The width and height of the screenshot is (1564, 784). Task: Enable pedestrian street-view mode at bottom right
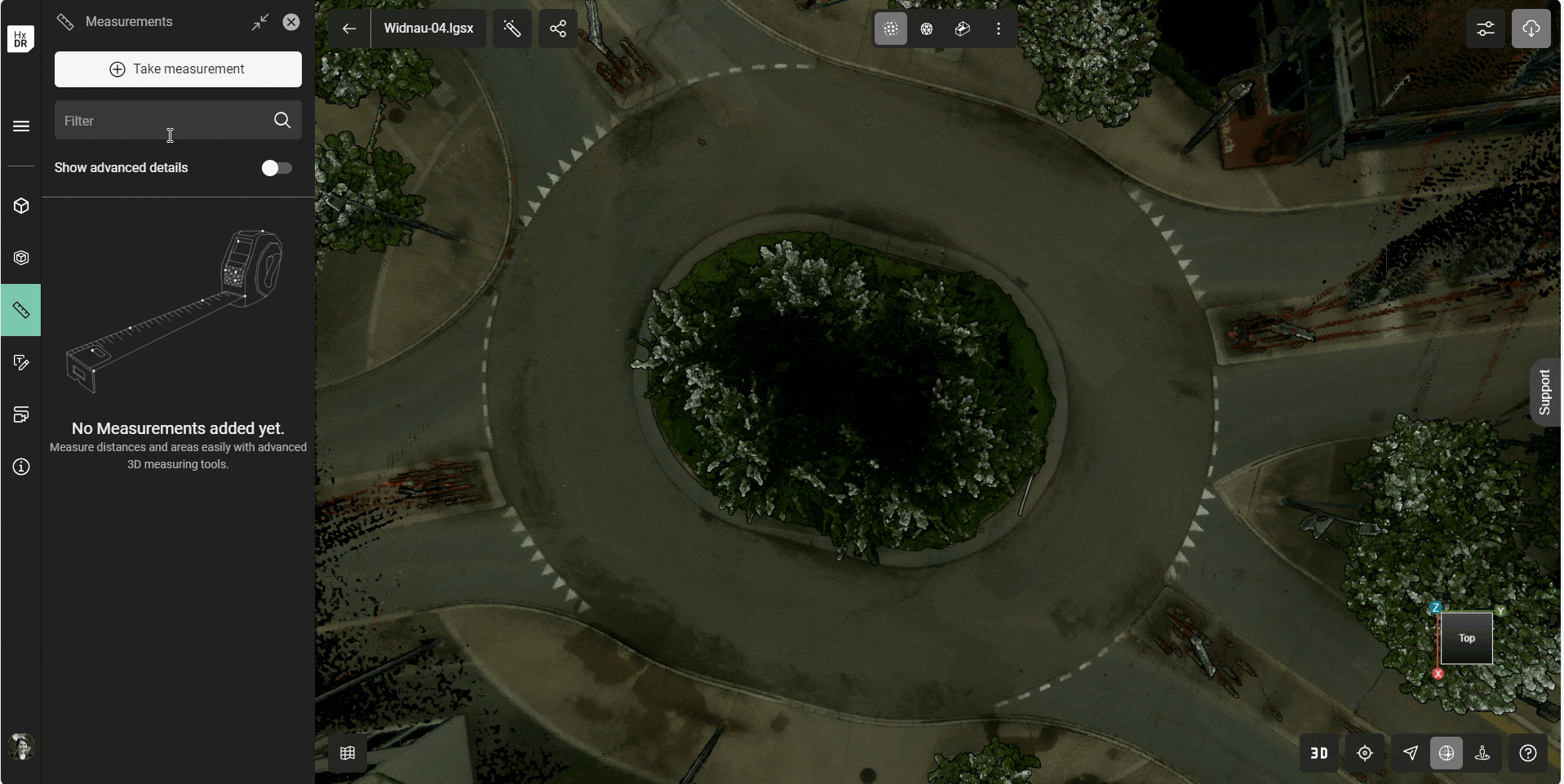(x=1482, y=753)
